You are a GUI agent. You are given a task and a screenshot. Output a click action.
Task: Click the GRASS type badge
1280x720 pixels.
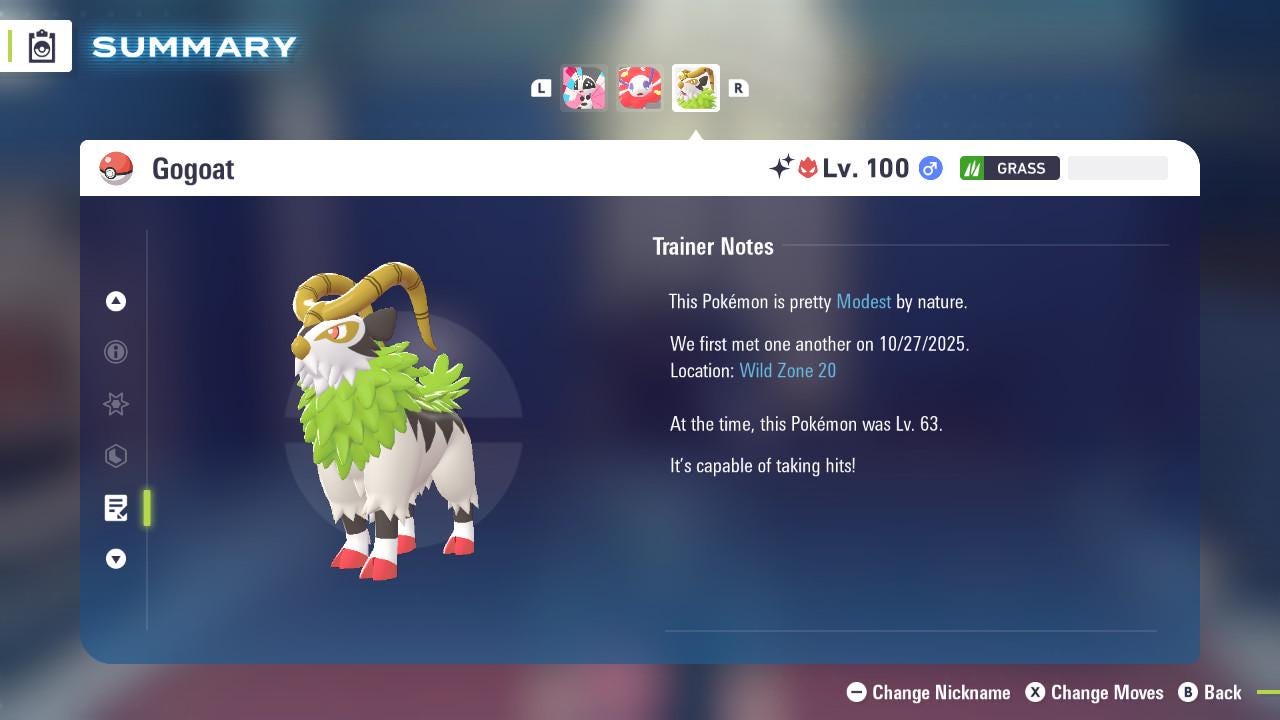click(1010, 168)
